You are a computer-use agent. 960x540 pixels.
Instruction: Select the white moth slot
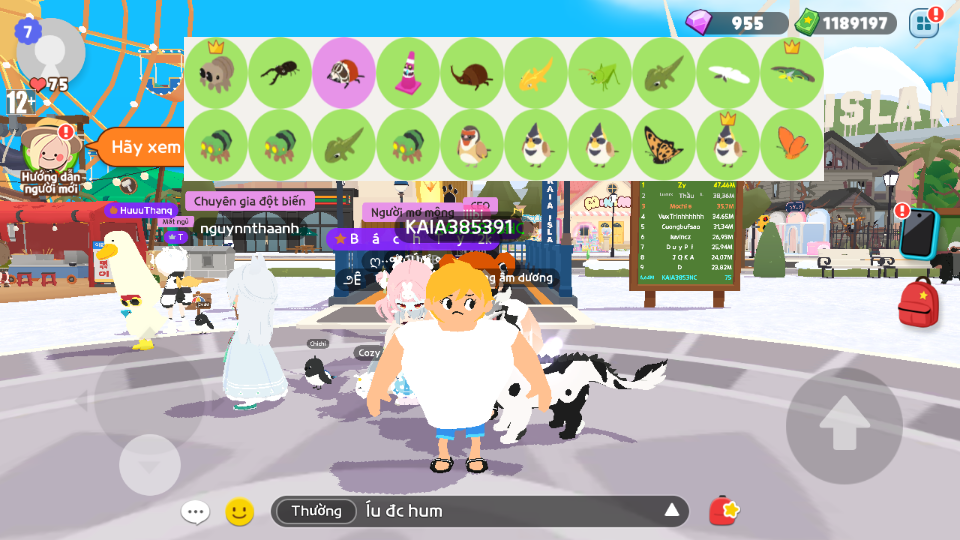tap(728, 73)
